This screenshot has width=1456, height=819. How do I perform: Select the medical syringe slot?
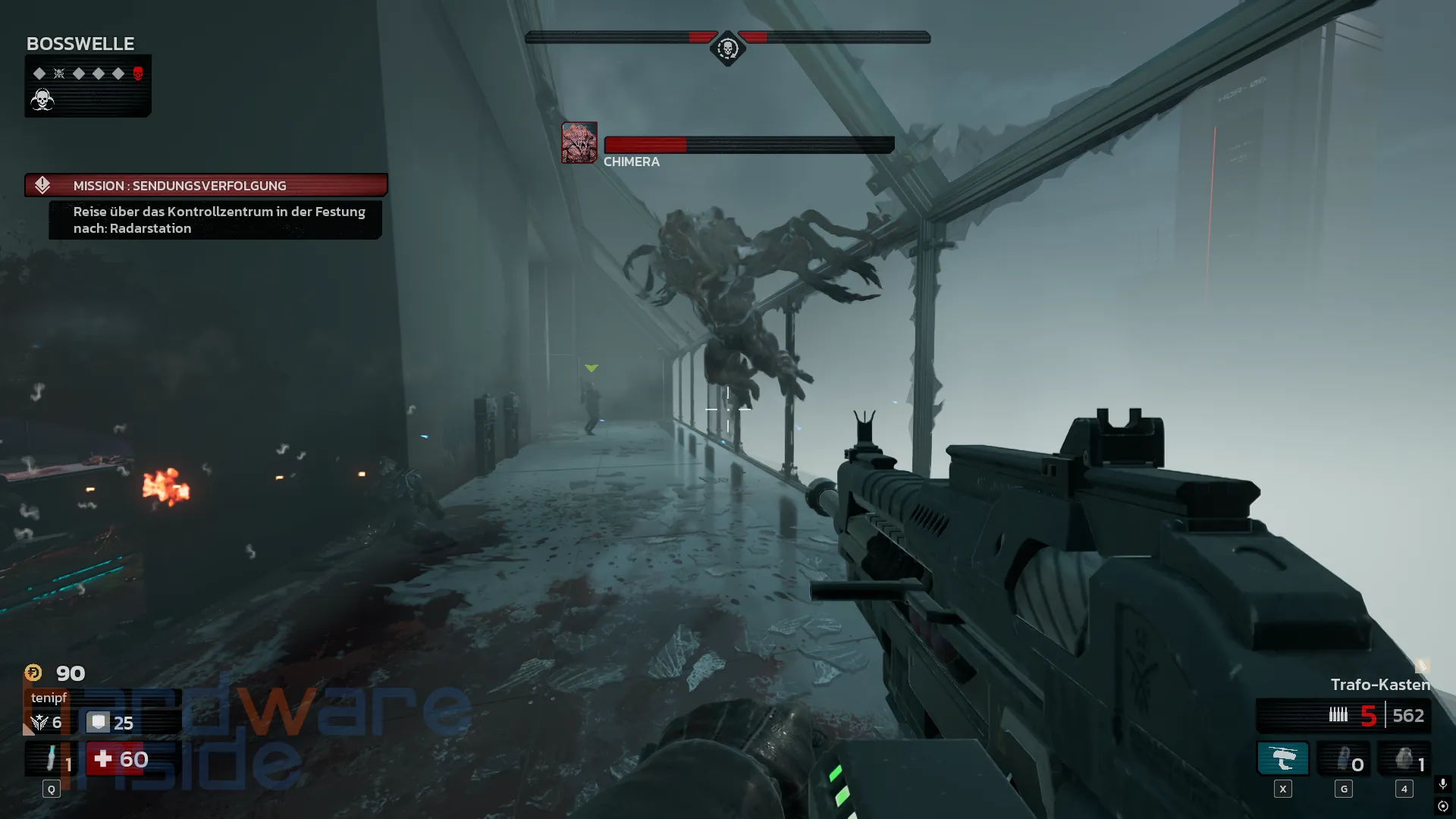pos(52,759)
